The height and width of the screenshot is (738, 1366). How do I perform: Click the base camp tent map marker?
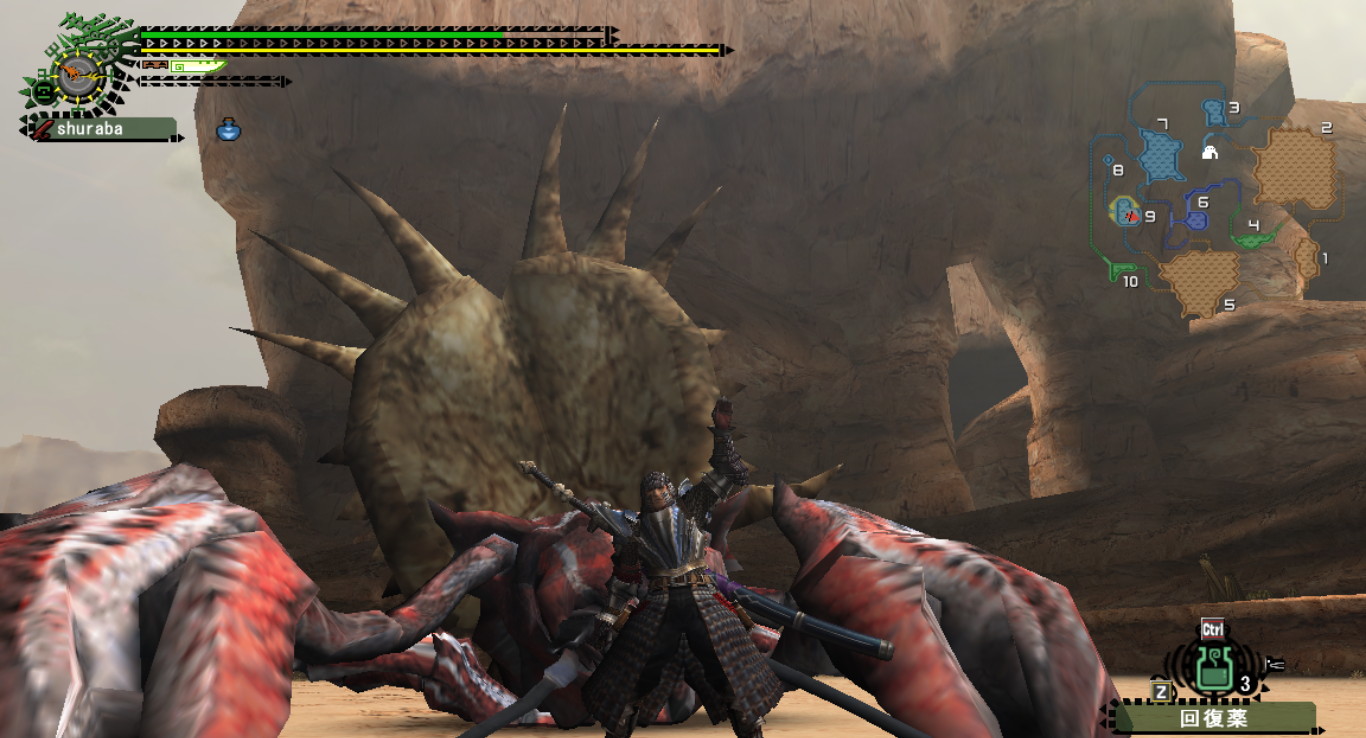point(1209,152)
